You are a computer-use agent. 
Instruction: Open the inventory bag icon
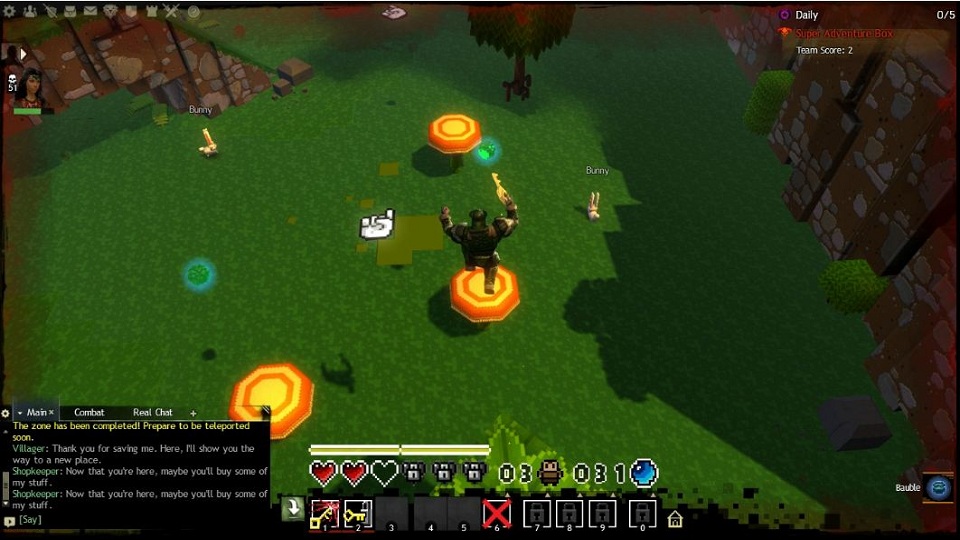tap(69, 12)
